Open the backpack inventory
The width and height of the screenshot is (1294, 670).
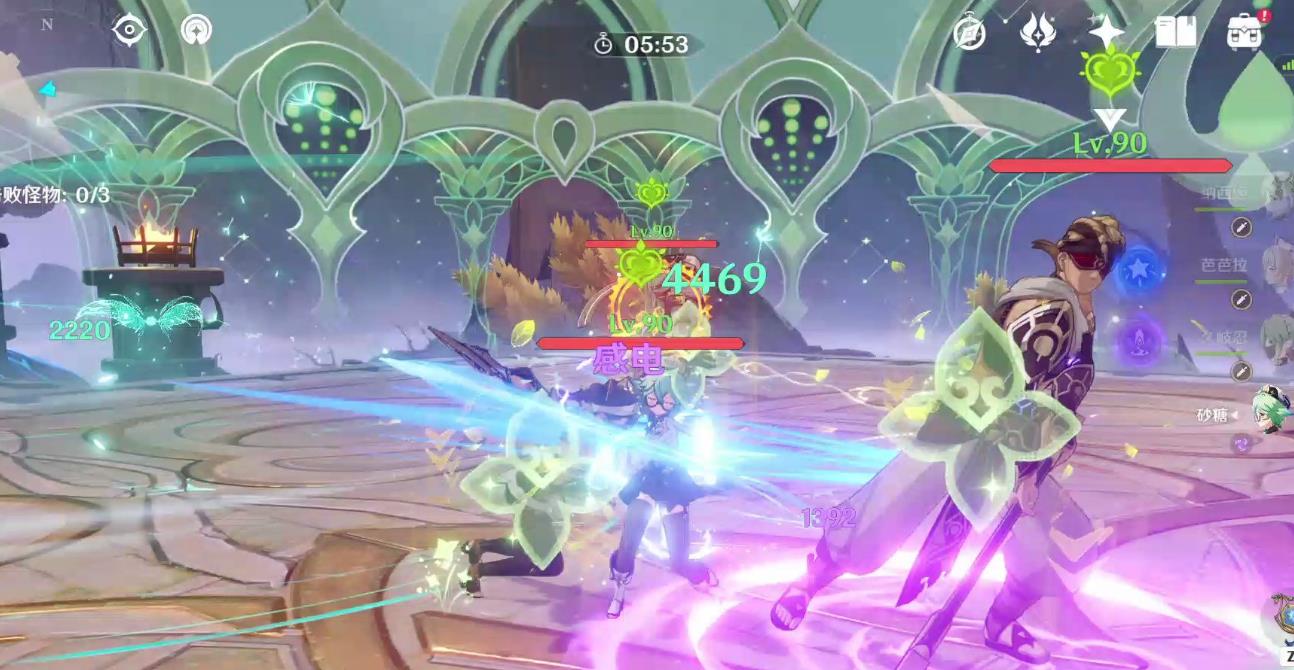click(1245, 32)
